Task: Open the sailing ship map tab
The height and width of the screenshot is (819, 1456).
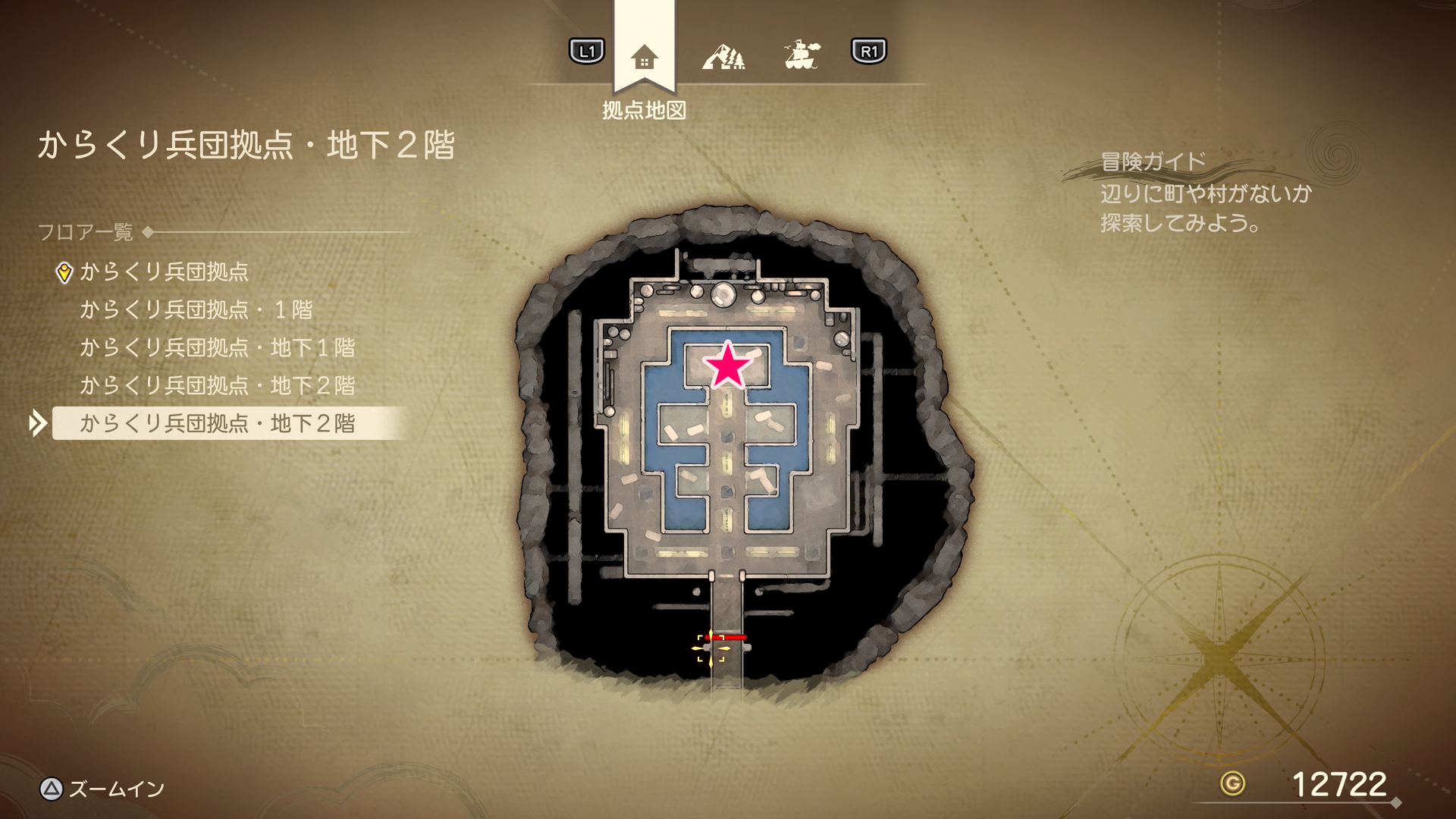Action: (802, 55)
